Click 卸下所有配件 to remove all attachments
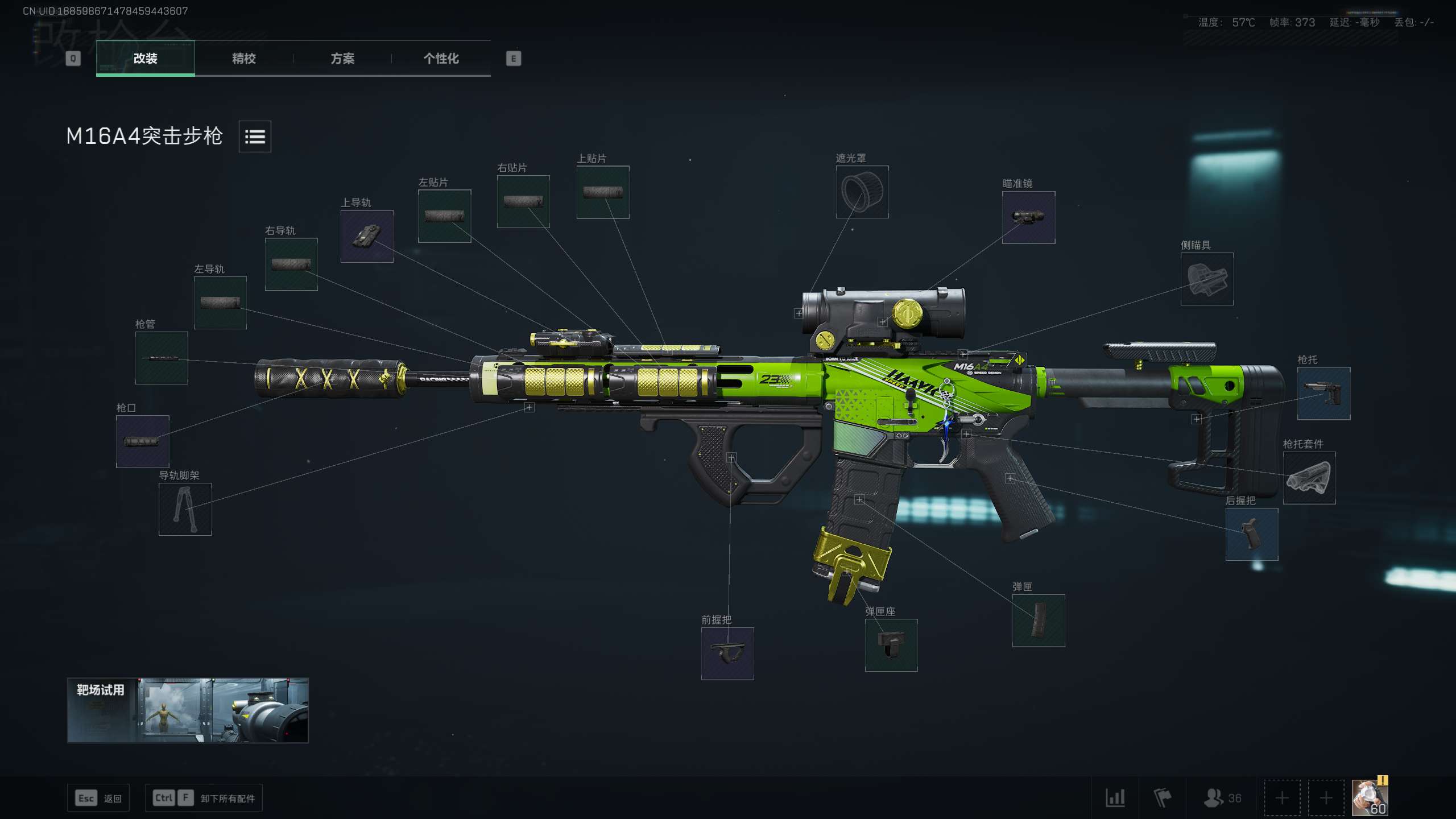Screen dimensions: 1456x819 (x=204, y=798)
